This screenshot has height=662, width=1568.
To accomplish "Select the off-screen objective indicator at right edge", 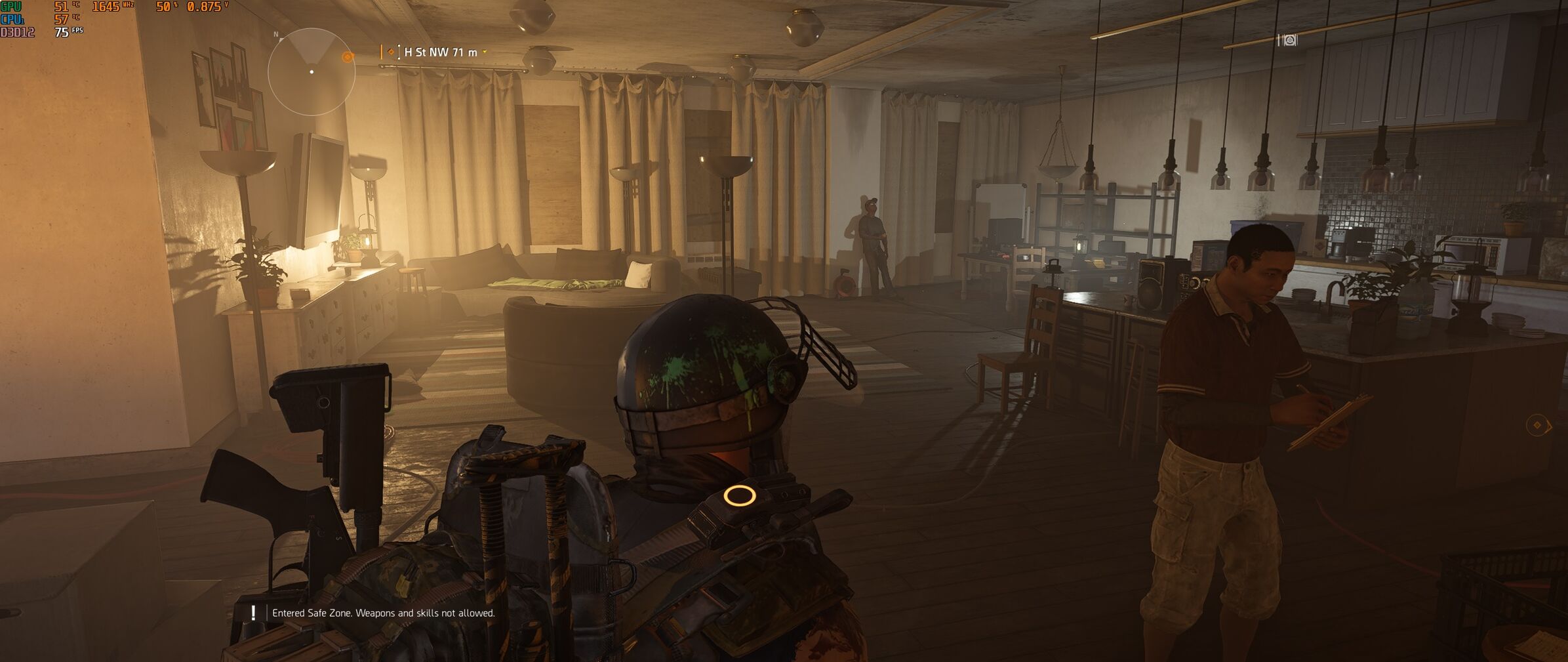I will coord(1538,425).
